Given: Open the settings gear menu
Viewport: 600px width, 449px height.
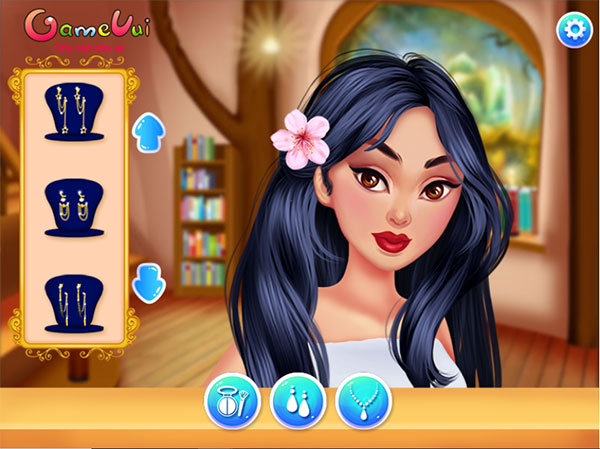Looking at the screenshot, I should point(573,30).
